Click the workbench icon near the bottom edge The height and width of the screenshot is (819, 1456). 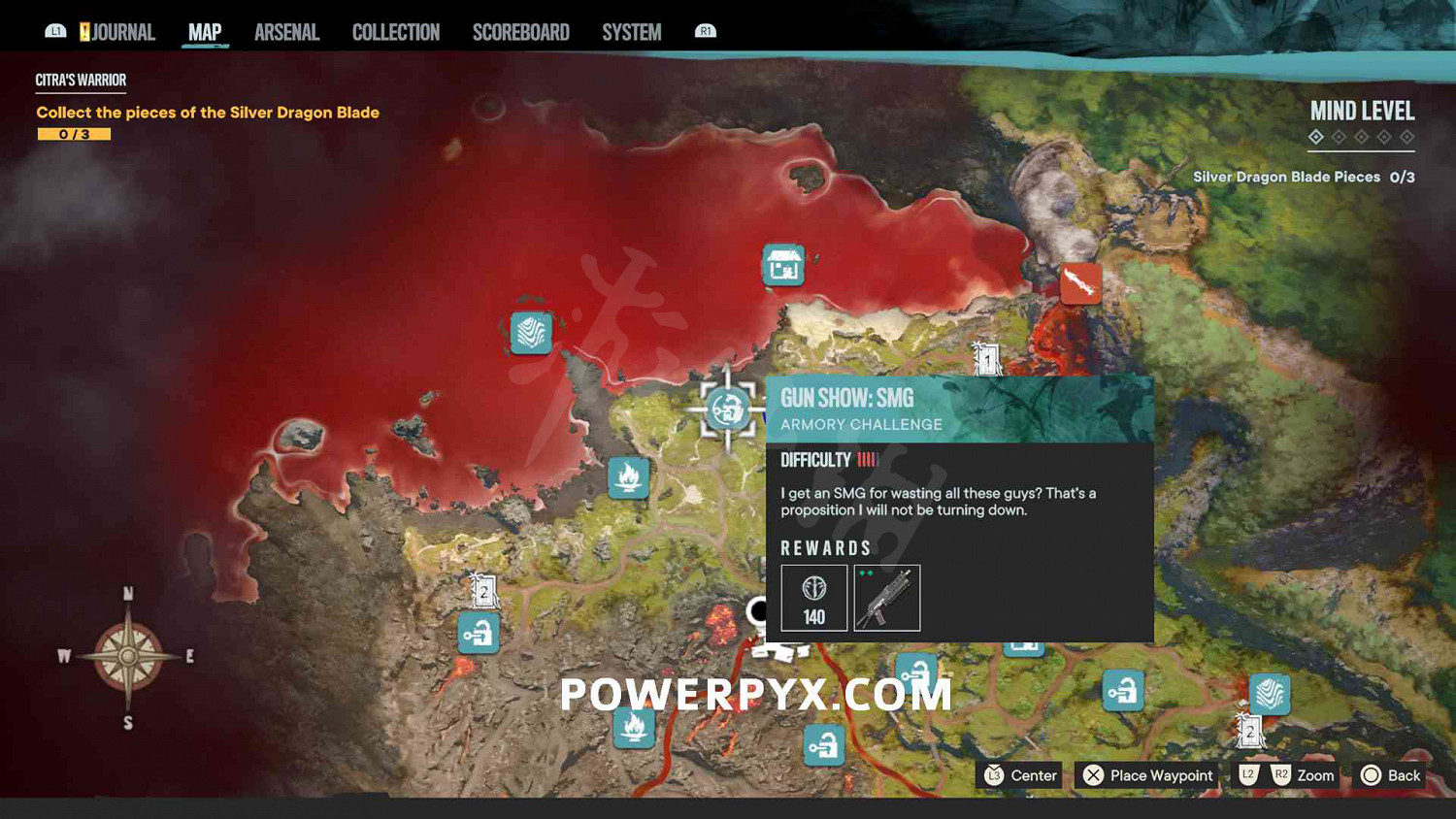click(823, 745)
